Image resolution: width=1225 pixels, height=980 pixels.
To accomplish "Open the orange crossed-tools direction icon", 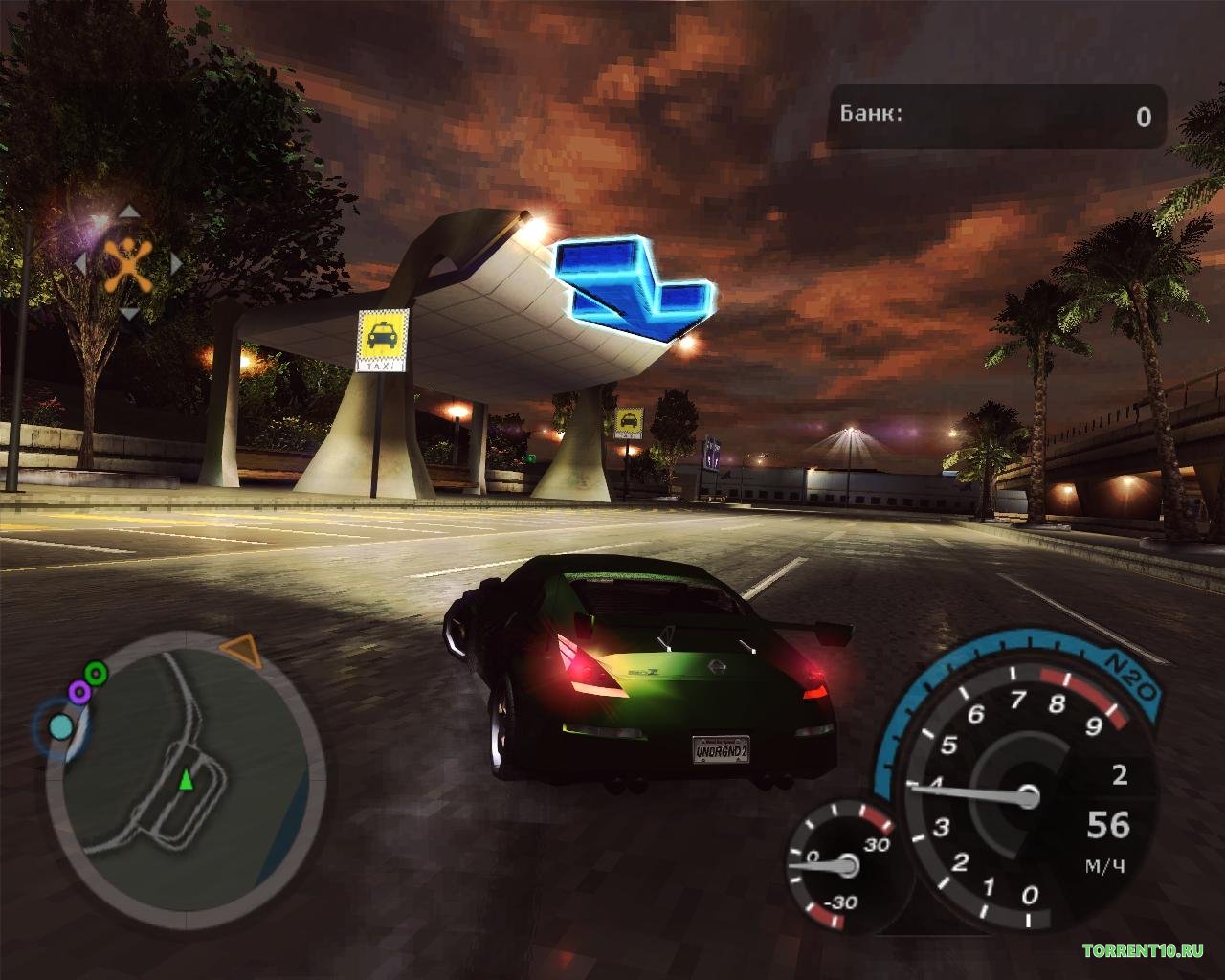I will click(x=127, y=264).
